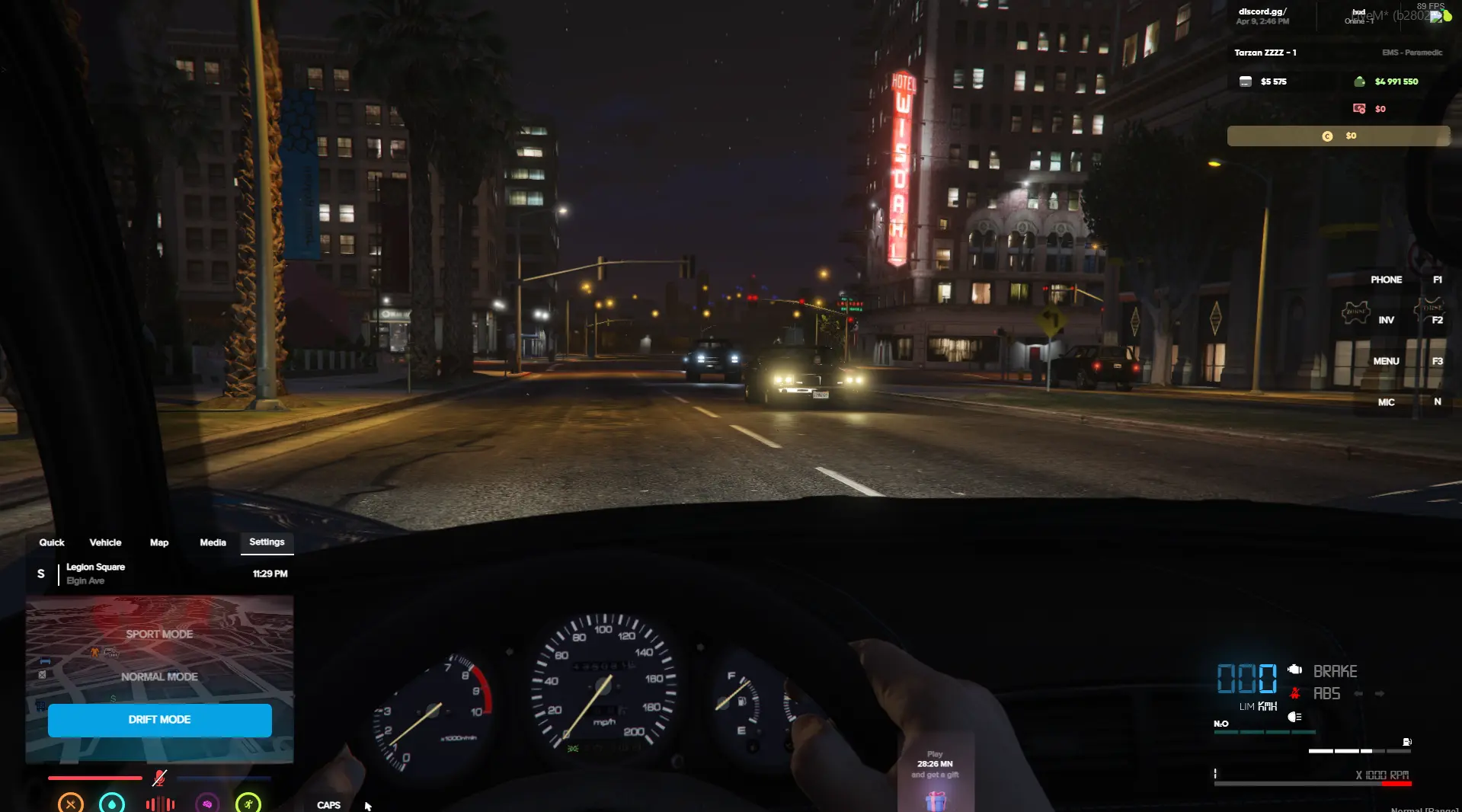Click the Settings tab
The image size is (1462, 812).
click(x=267, y=542)
